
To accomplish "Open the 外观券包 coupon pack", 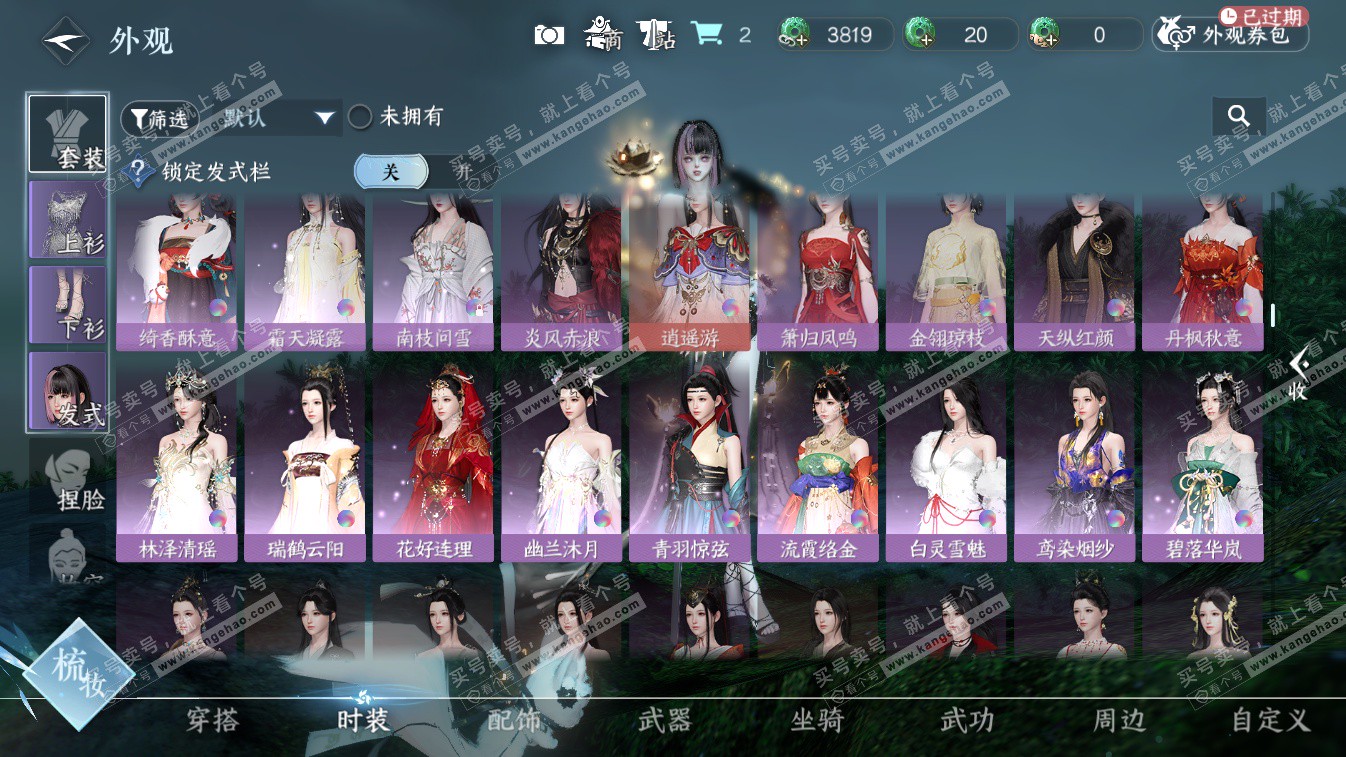I will coord(1230,35).
